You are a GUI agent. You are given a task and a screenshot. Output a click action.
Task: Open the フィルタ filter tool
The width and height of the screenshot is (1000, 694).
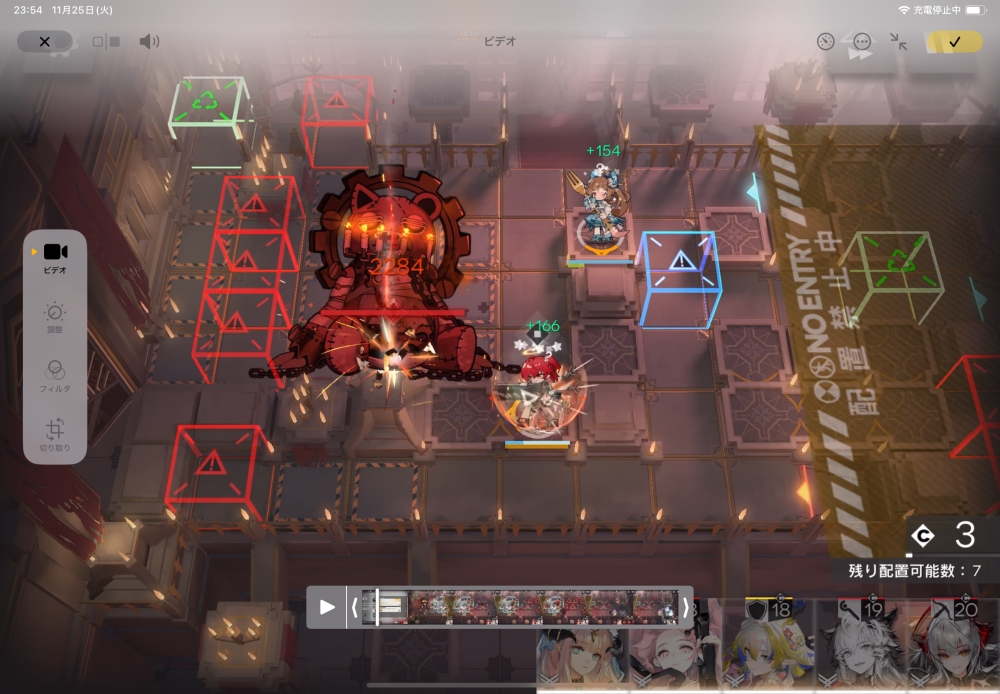(x=55, y=374)
